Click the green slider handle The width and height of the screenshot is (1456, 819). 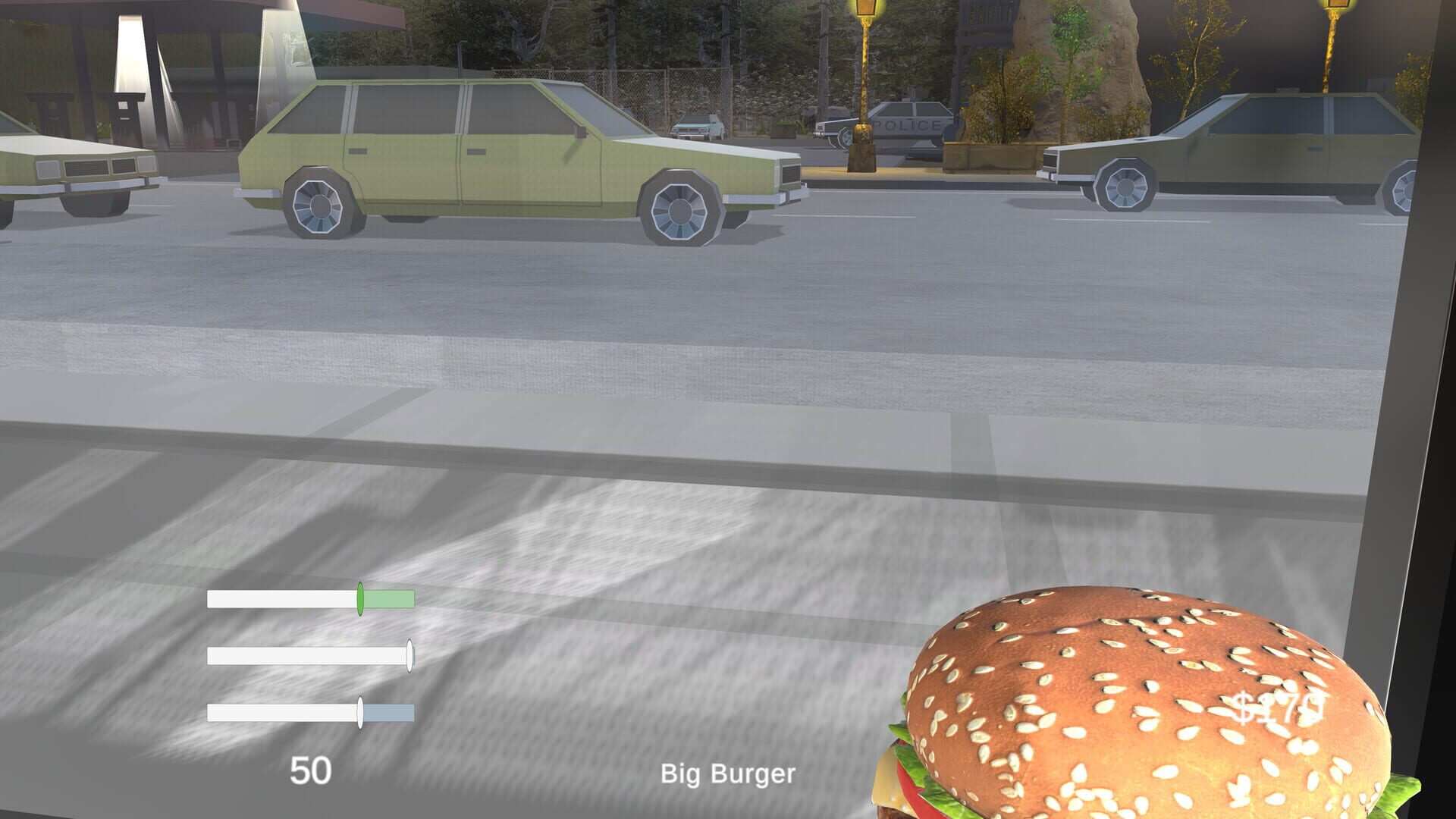[x=360, y=600]
